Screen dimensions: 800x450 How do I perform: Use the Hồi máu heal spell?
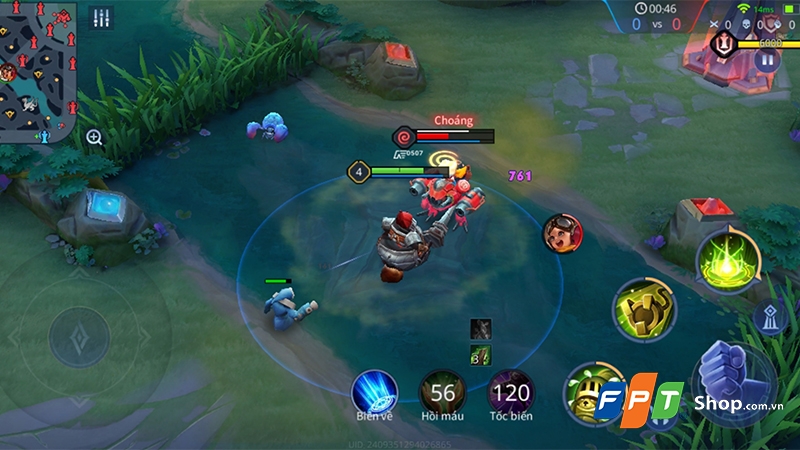442,391
